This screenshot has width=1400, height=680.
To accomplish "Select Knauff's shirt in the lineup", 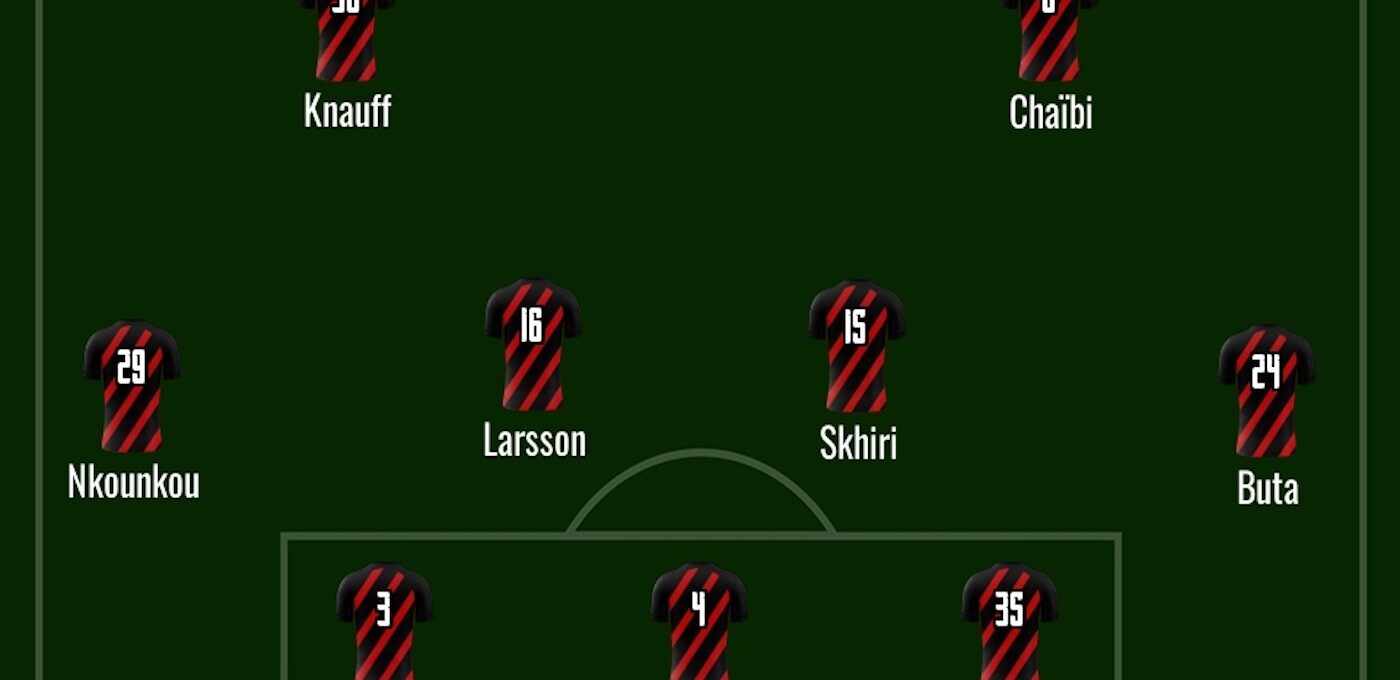I will pos(347,40).
